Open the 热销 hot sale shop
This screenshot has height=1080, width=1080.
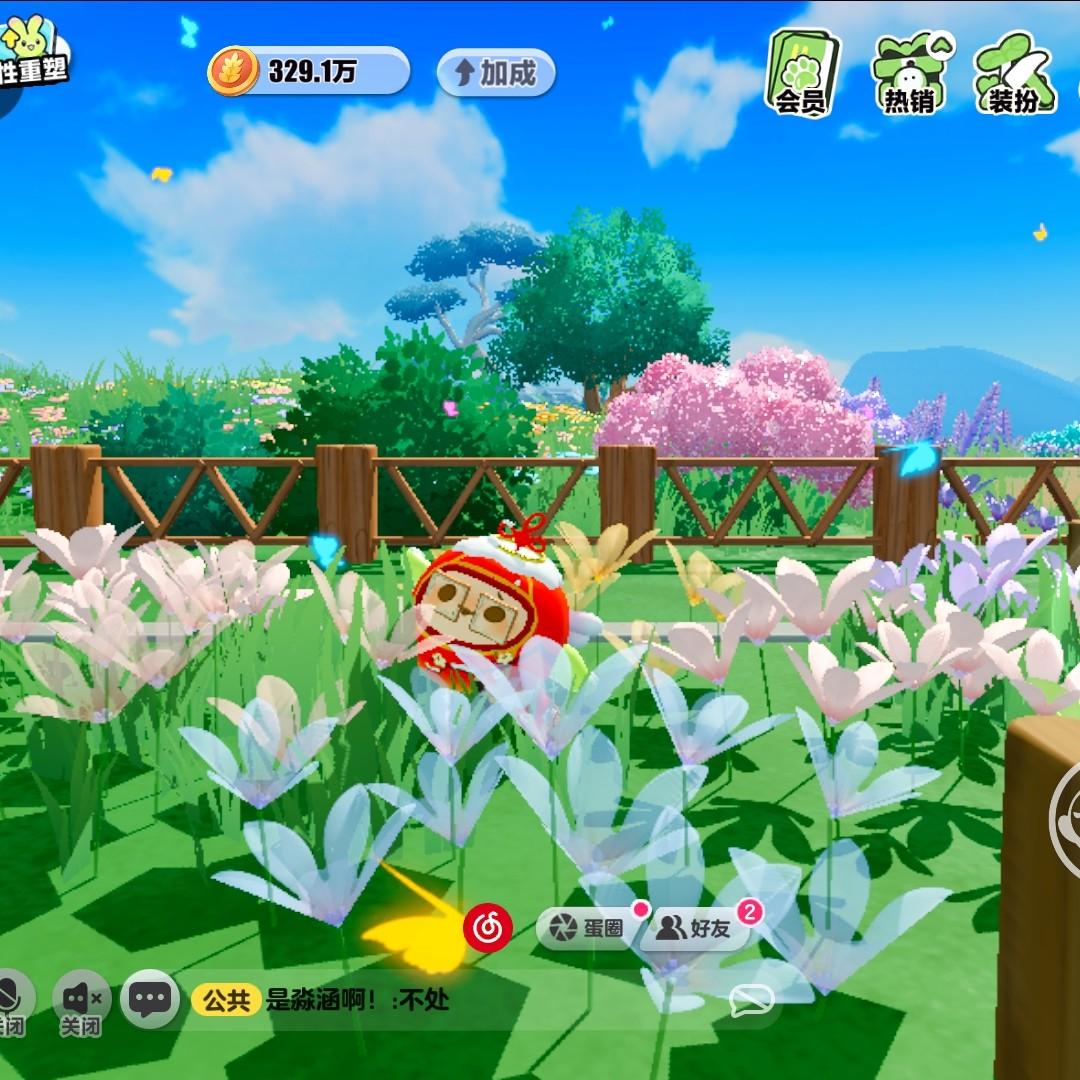point(910,72)
